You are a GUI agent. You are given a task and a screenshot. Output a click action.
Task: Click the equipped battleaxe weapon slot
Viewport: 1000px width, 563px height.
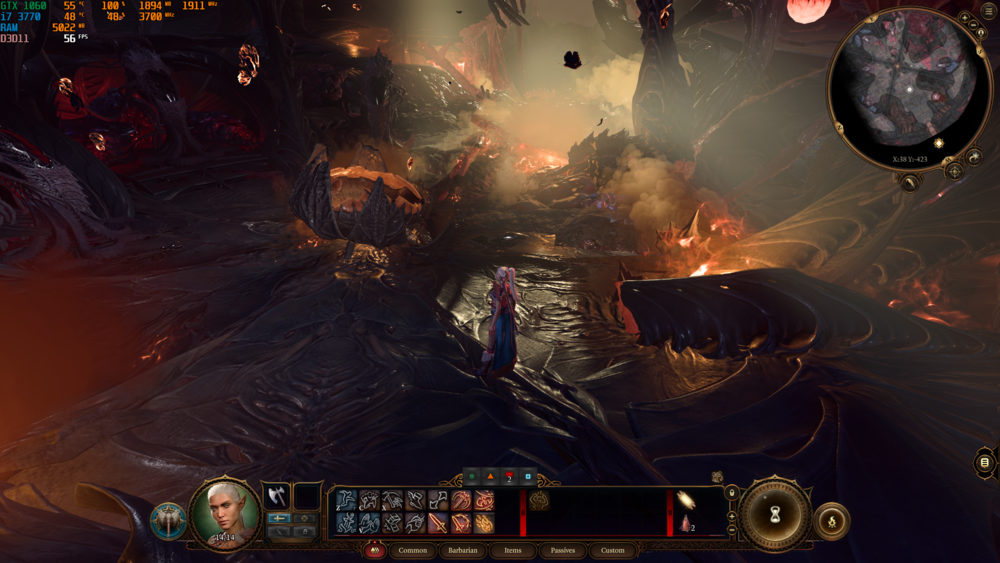[x=276, y=496]
